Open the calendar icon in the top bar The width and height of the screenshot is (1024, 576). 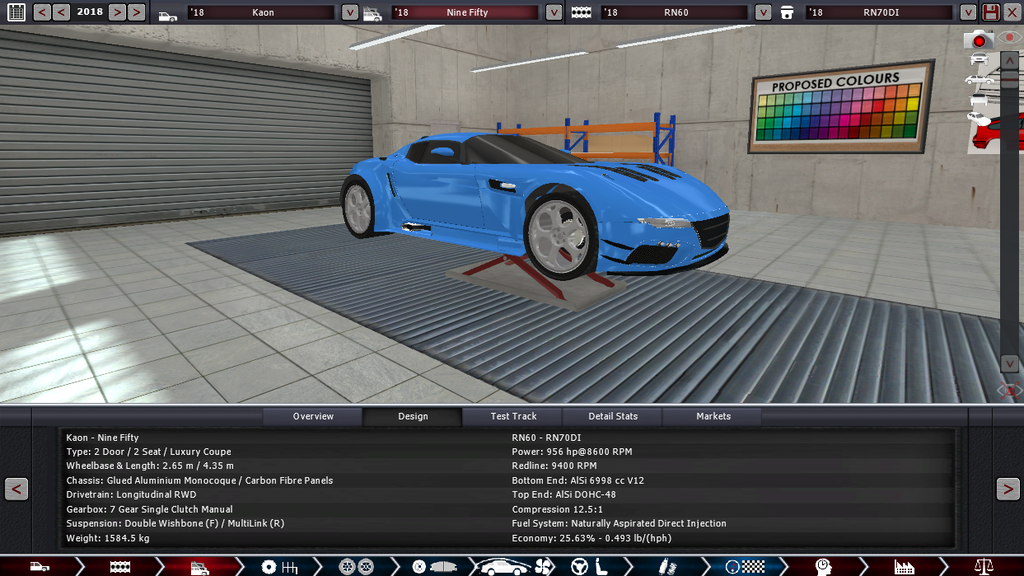click(x=16, y=13)
